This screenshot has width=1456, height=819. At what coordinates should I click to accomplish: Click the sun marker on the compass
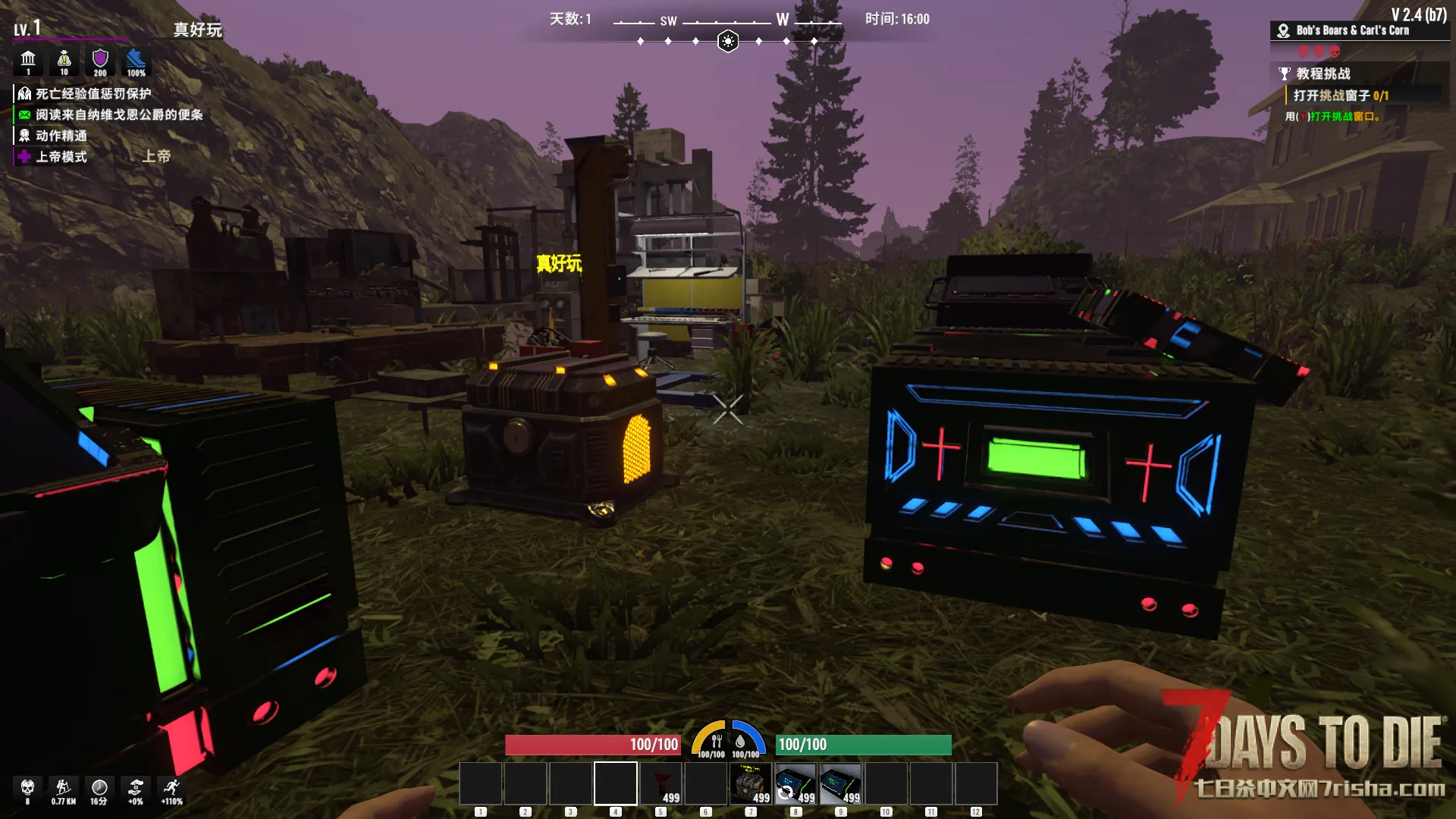coord(728,41)
